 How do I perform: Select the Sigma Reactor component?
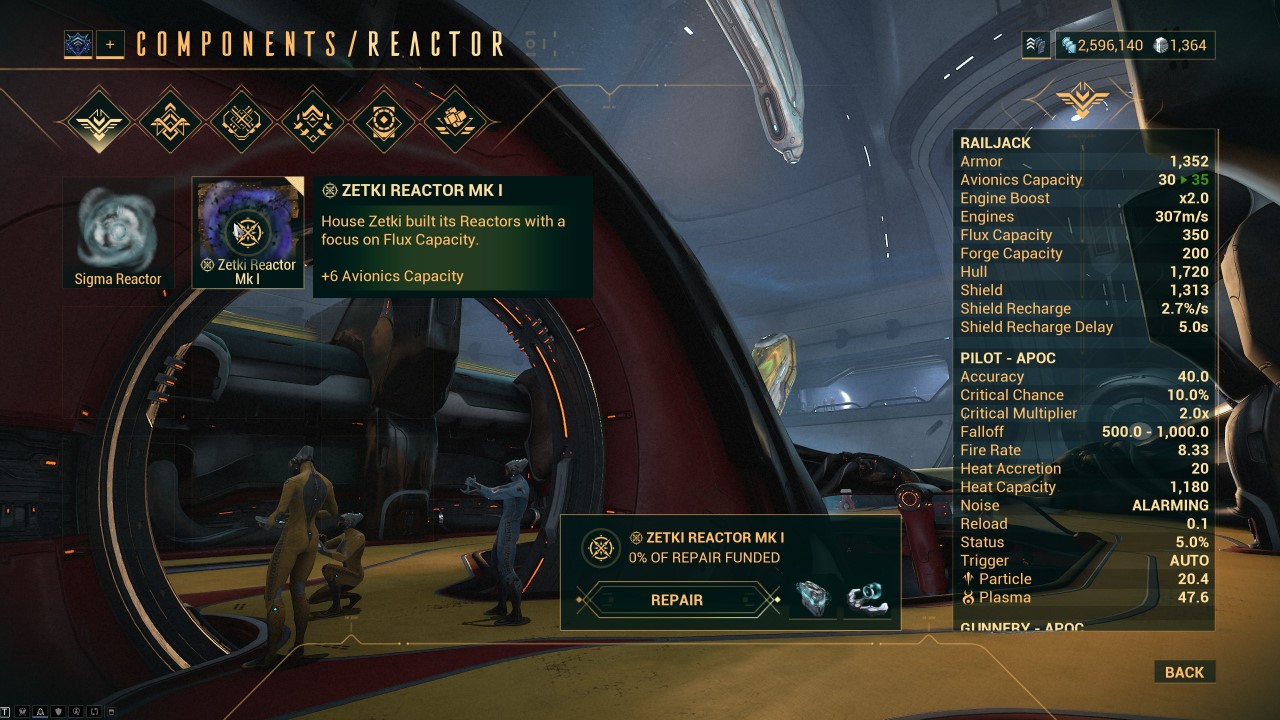pyautogui.click(x=118, y=233)
